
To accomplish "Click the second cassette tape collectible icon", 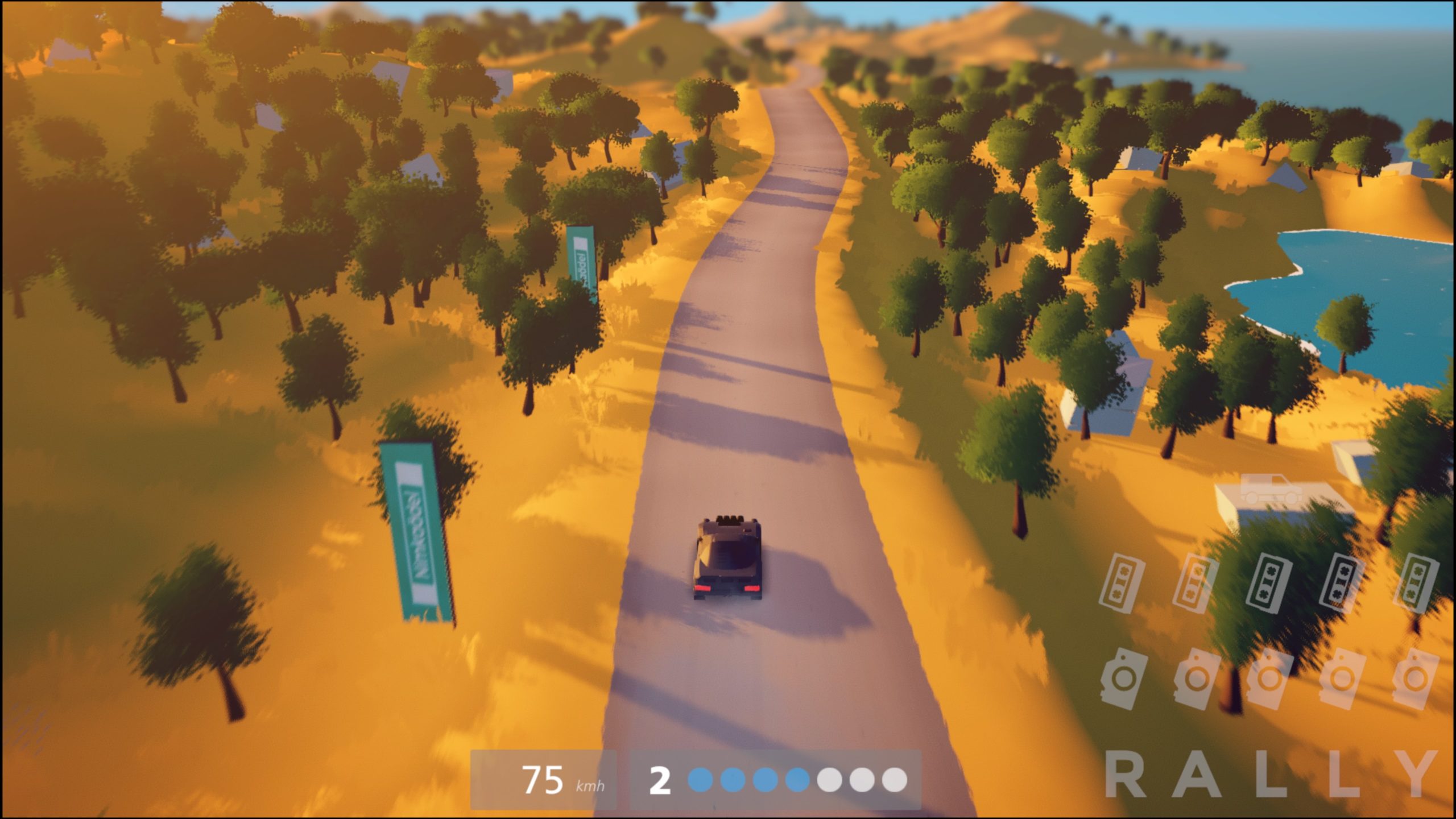I will point(1195,583).
